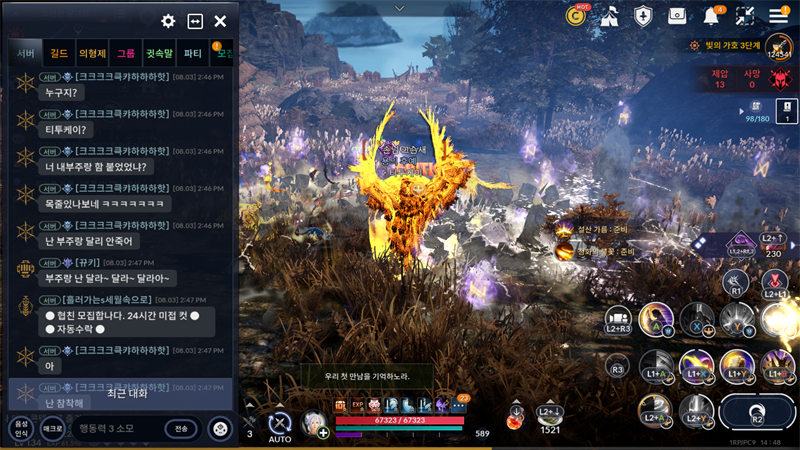
Task: Open the main hamburger menu
Action: click(x=778, y=15)
